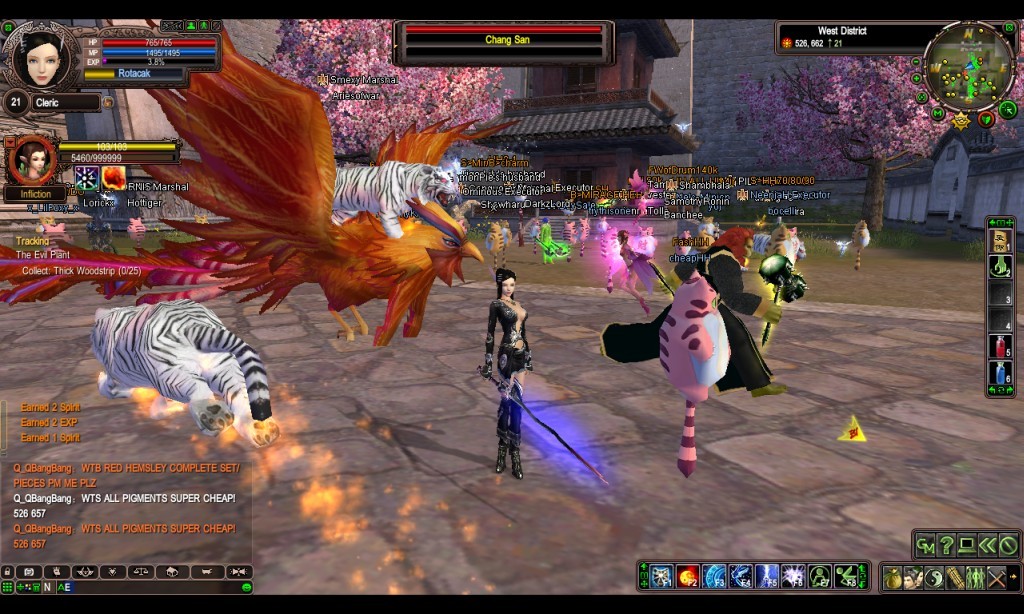Open the world map with M button

pos(938,112)
